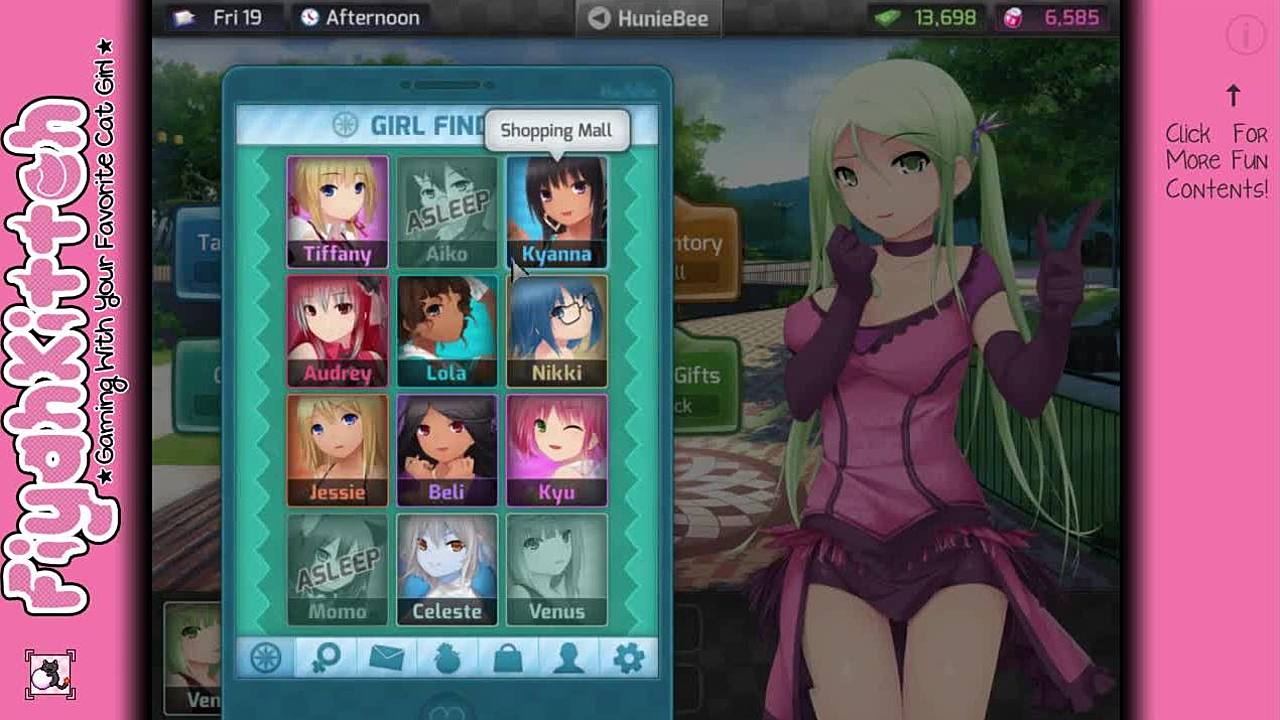Select Jessie's portrait tile
This screenshot has height=720, width=1280.
[337, 450]
